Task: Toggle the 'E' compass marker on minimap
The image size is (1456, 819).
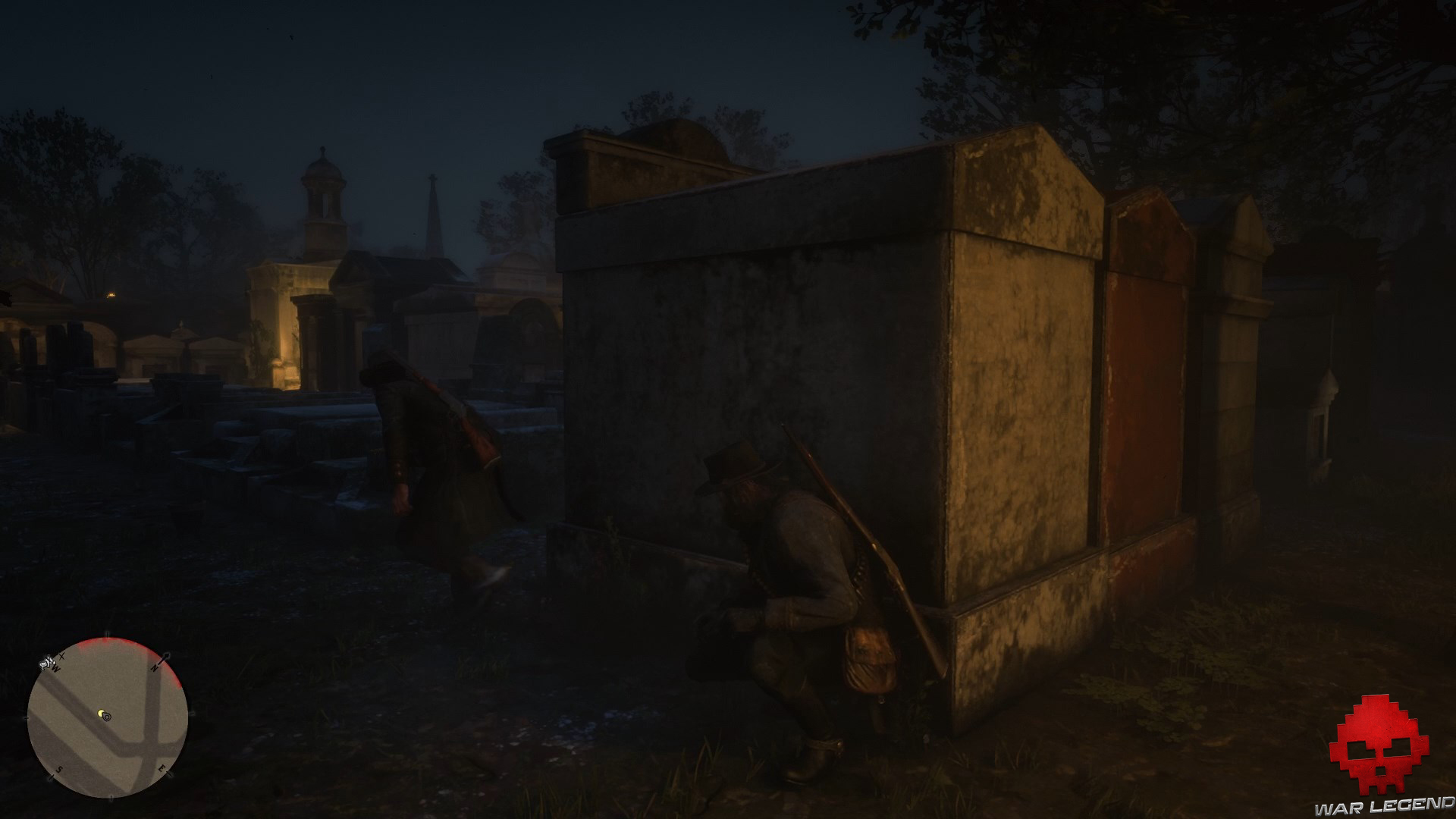Action: click(x=162, y=768)
